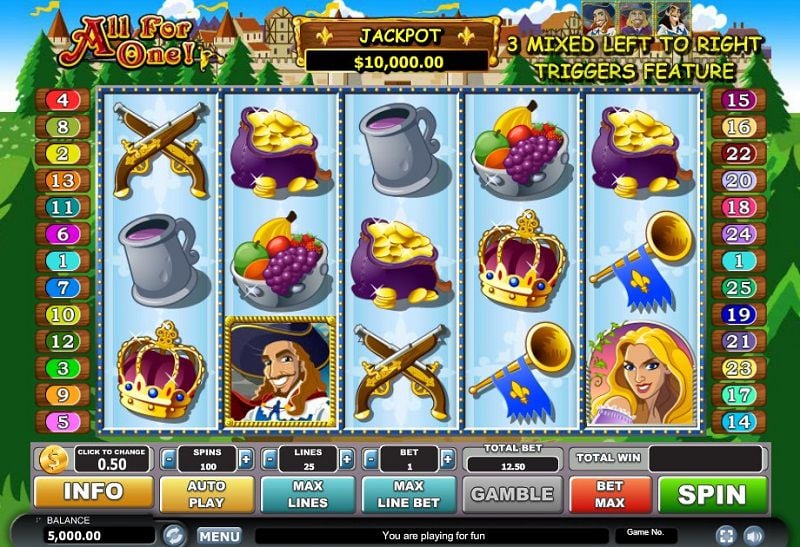Viewport: 800px width, 547px height.
Task: Open the INFO paytable
Action: click(93, 493)
